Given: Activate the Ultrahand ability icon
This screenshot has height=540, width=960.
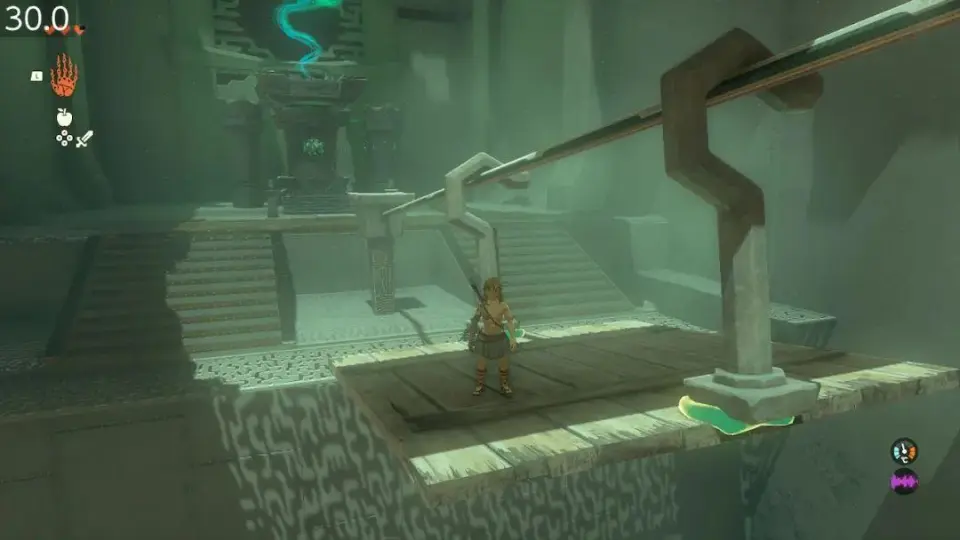Looking at the screenshot, I should coord(63,75).
